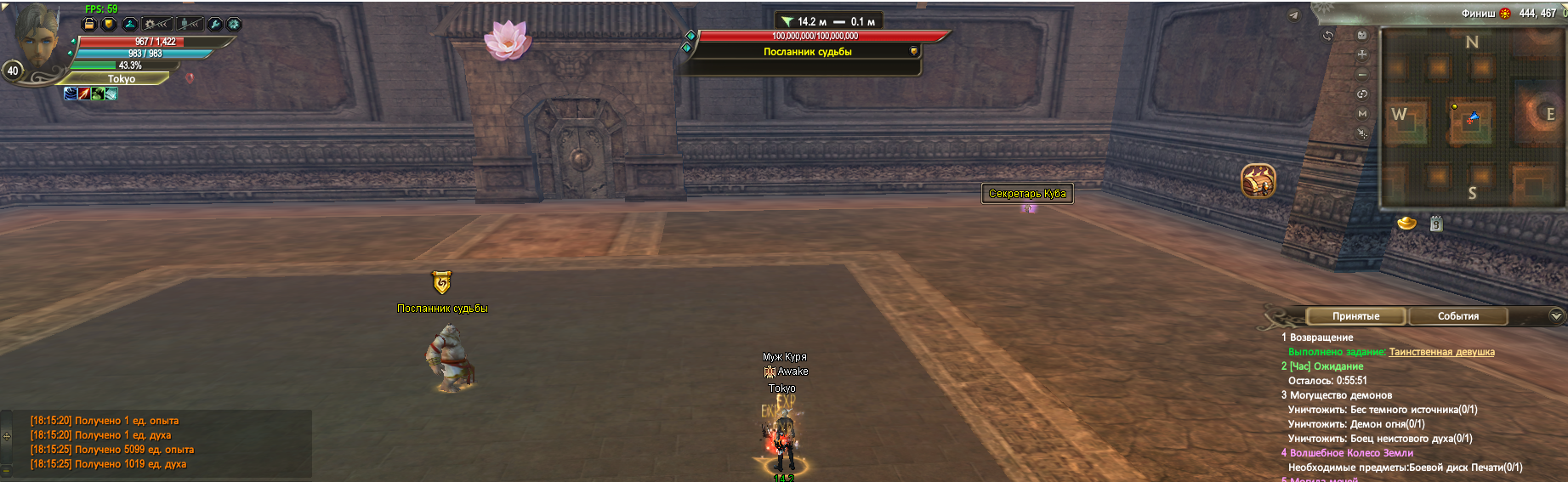
Task: Zoom out minimap with the minus button
Action: [x=1362, y=74]
